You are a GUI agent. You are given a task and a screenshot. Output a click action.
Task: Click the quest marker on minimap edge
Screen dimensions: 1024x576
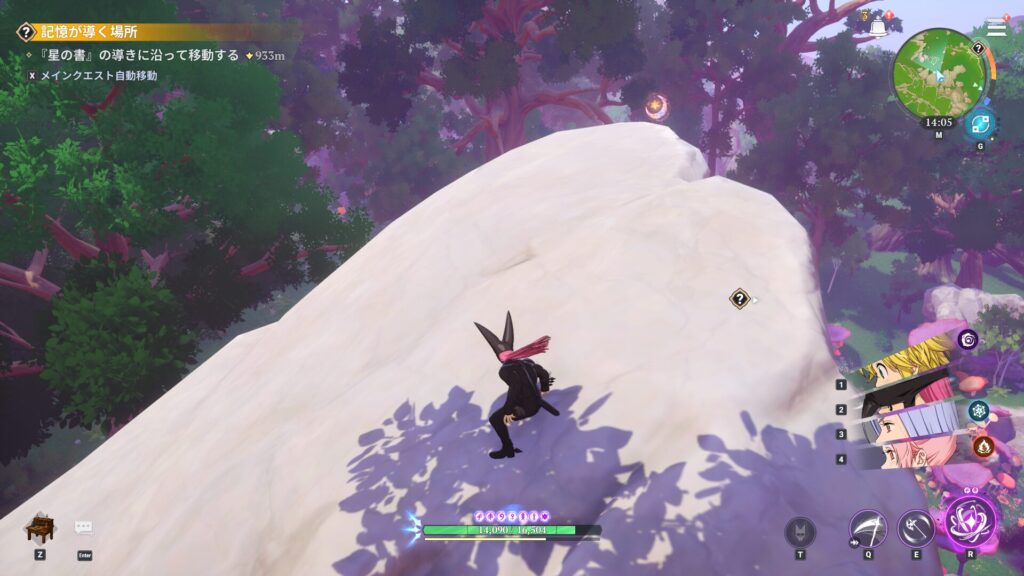977,47
